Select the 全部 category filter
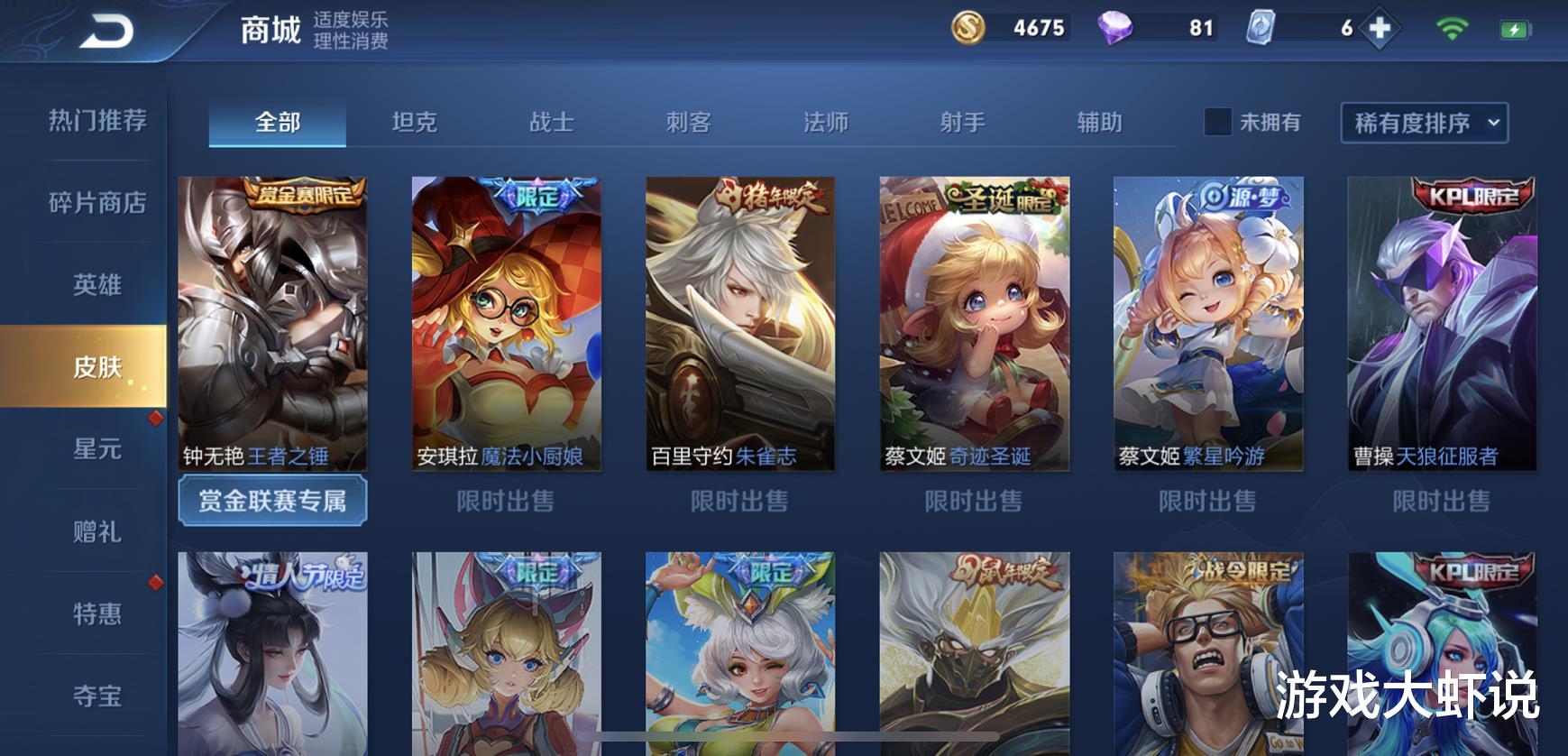This screenshot has width=1568, height=756. click(x=277, y=122)
